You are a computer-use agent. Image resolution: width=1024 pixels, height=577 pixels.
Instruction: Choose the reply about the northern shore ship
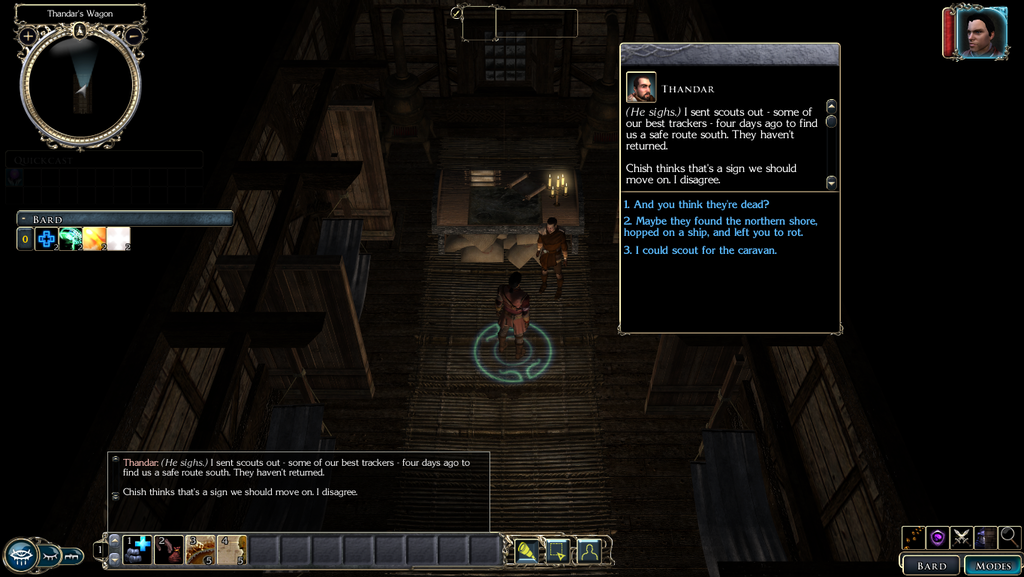[720, 226]
